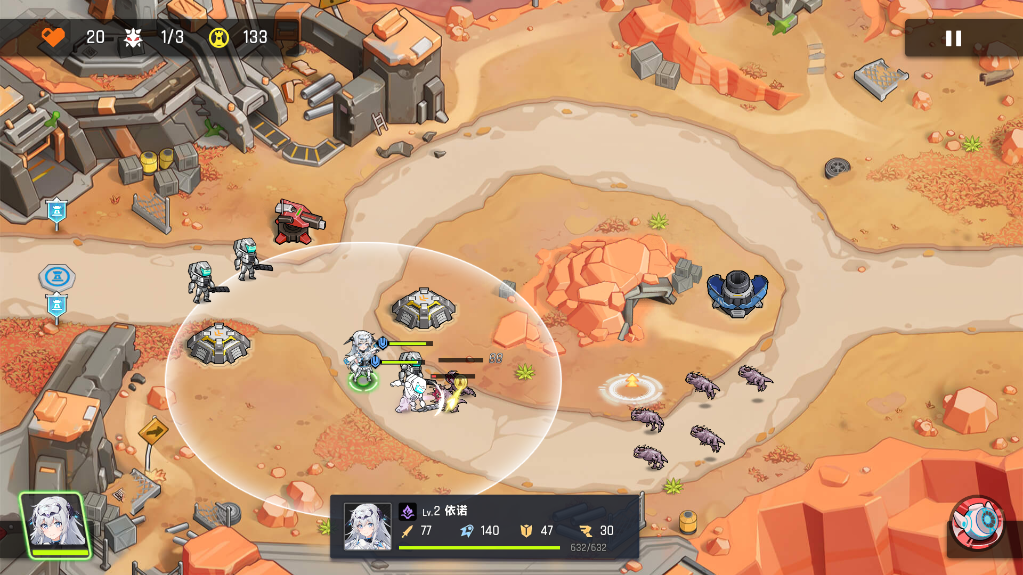Click the octagonal blue tower marker

56,277
